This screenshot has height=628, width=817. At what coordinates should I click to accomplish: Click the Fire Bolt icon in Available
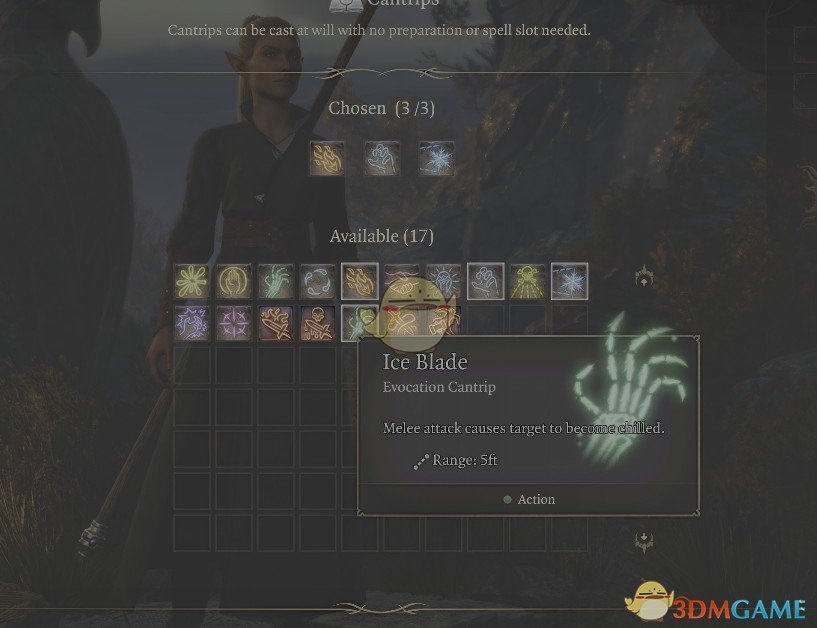coord(359,281)
